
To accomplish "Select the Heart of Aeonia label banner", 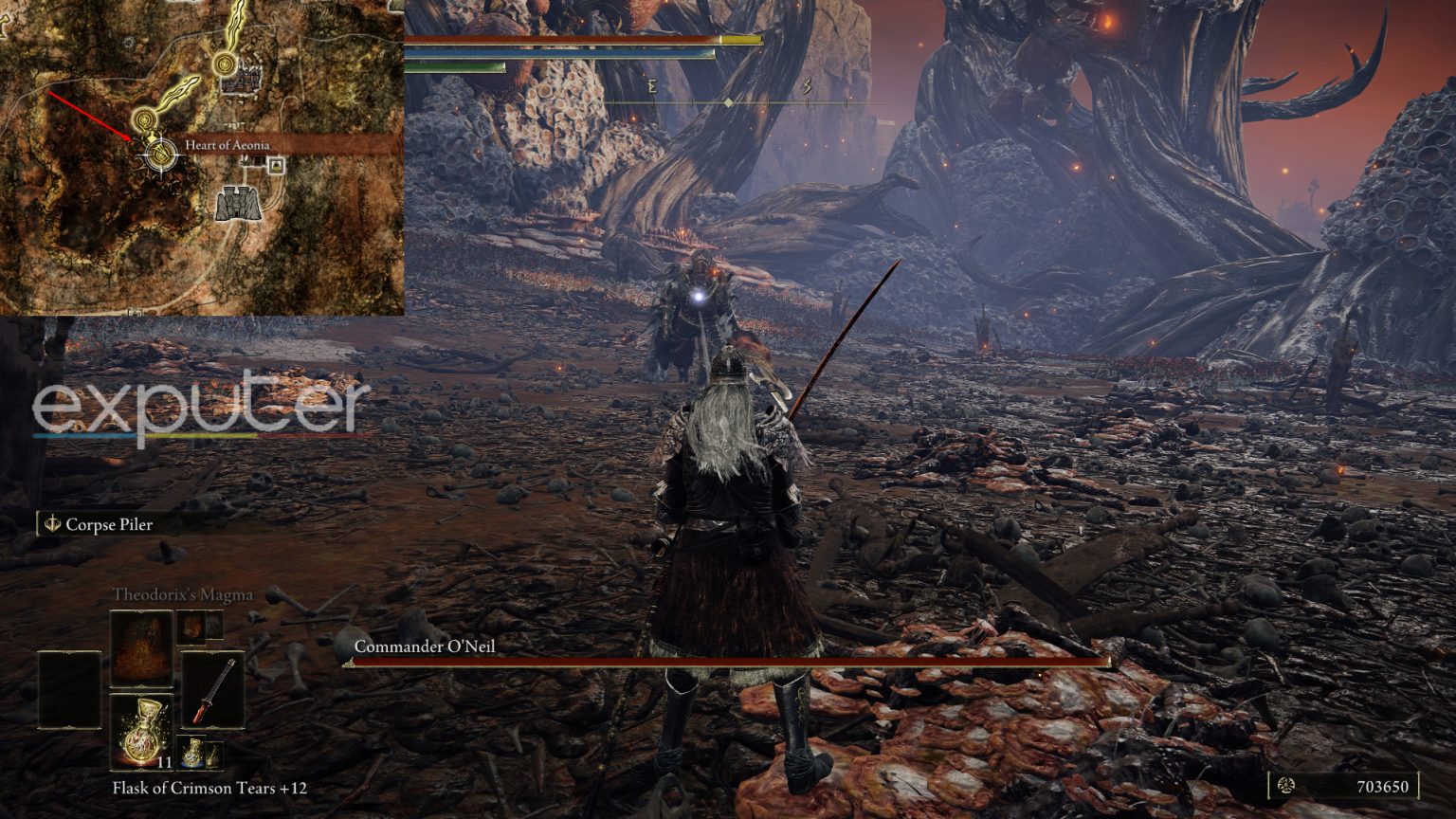I will click(227, 145).
